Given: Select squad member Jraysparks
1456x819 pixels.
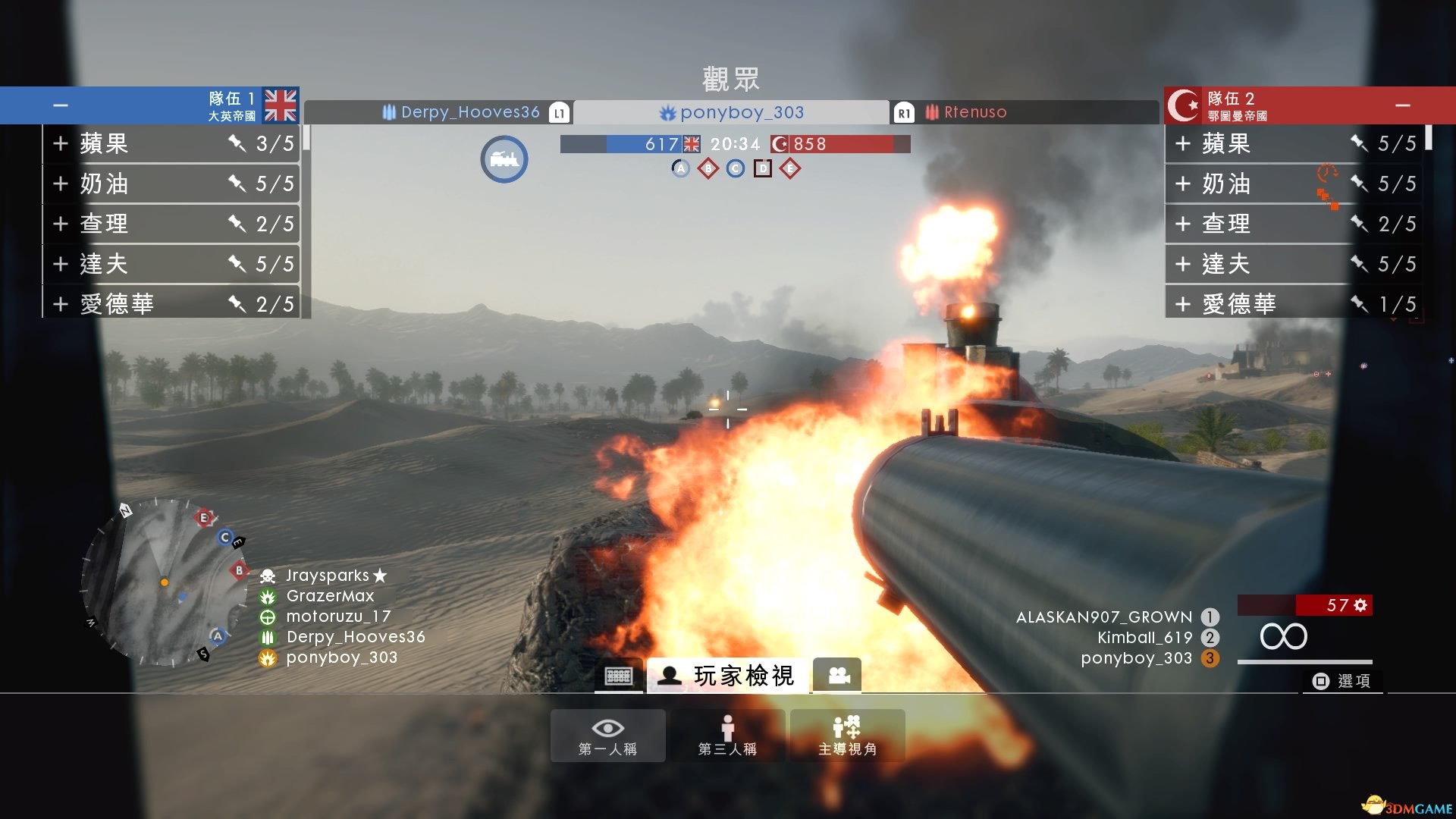Looking at the screenshot, I should pyautogui.click(x=327, y=576).
